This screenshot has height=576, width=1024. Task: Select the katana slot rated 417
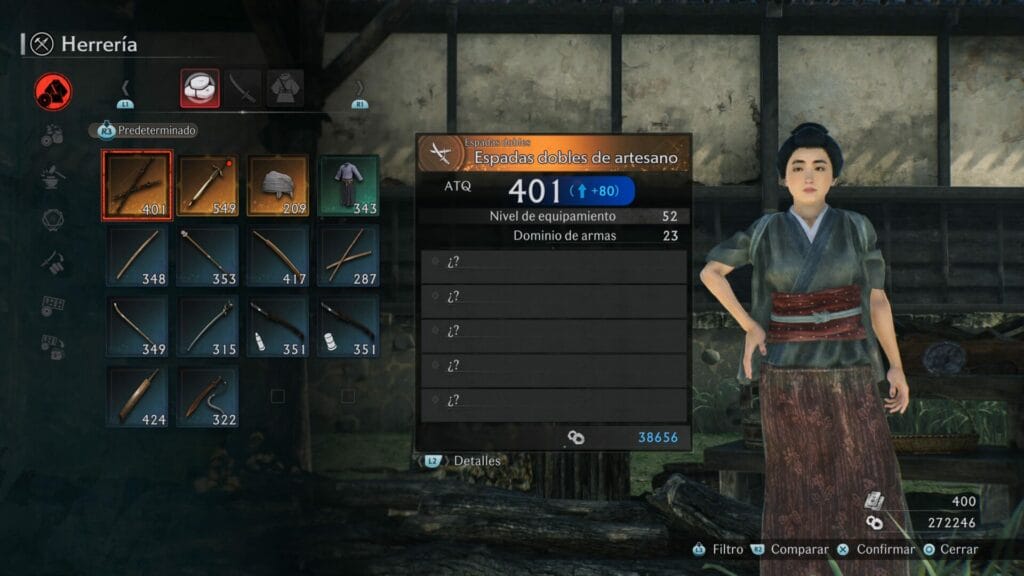[278, 255]
